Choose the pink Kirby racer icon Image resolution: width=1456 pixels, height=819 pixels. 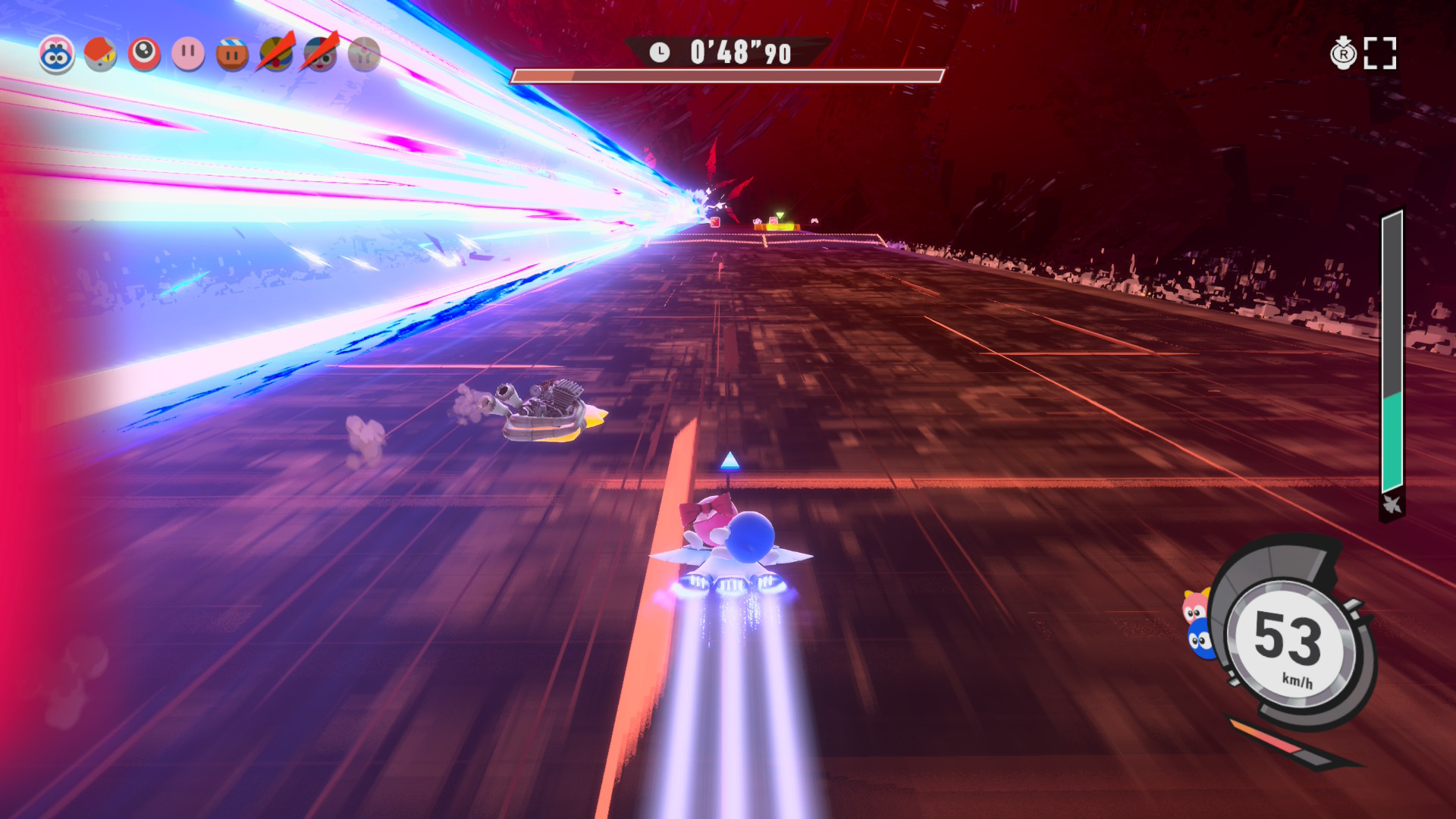pyautogui.click(x=188, y=55)
